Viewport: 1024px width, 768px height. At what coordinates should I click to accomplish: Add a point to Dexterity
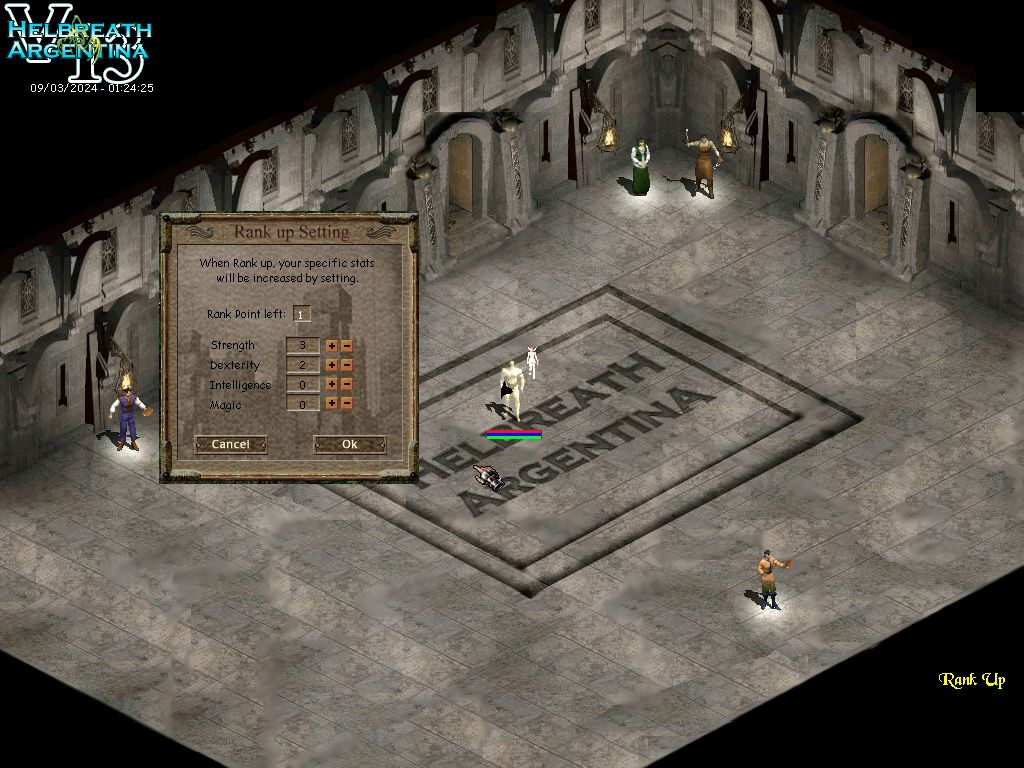332,365
